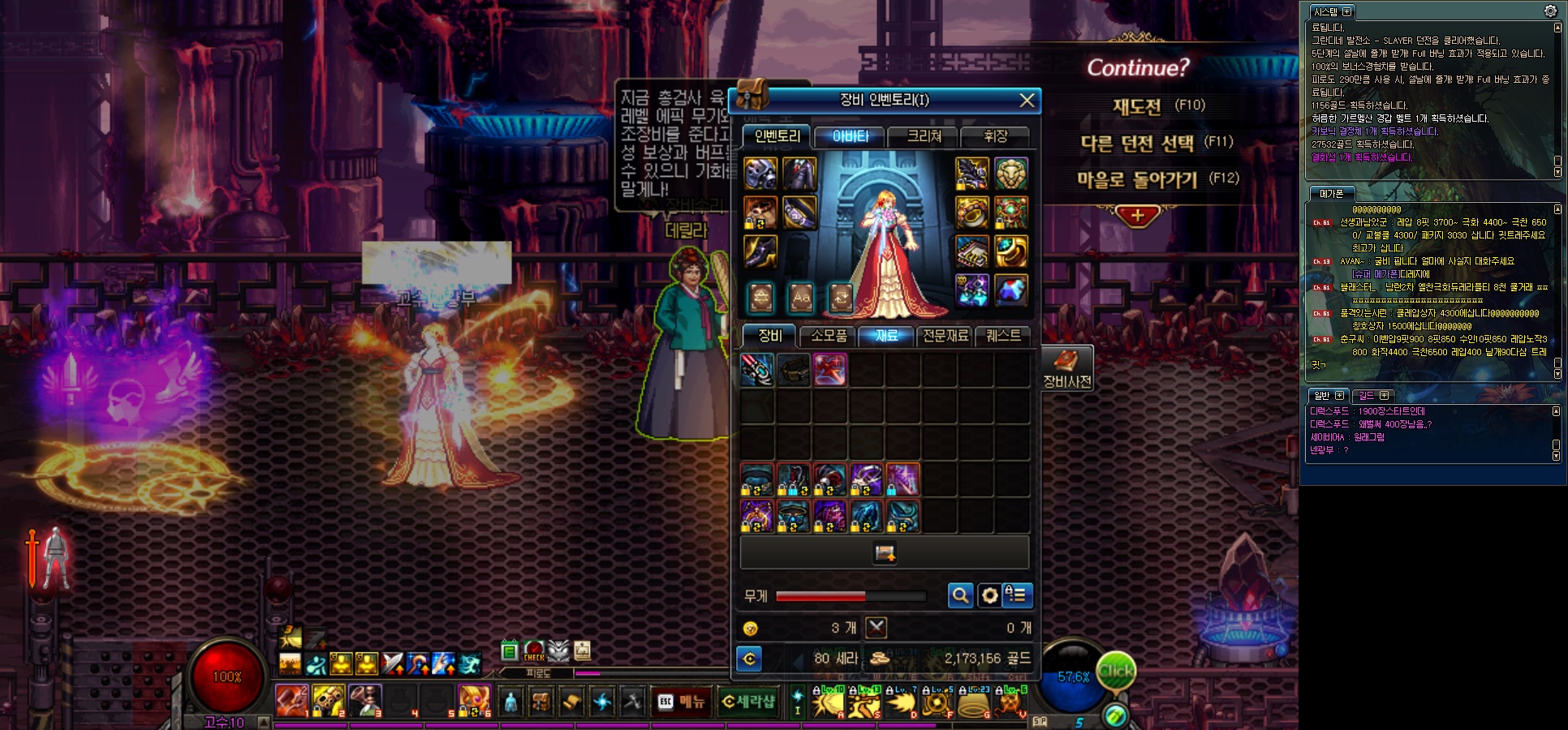1568x730 pixels.
Task: Click the inventory search magnifier button
Action: [x=960, y=596]
